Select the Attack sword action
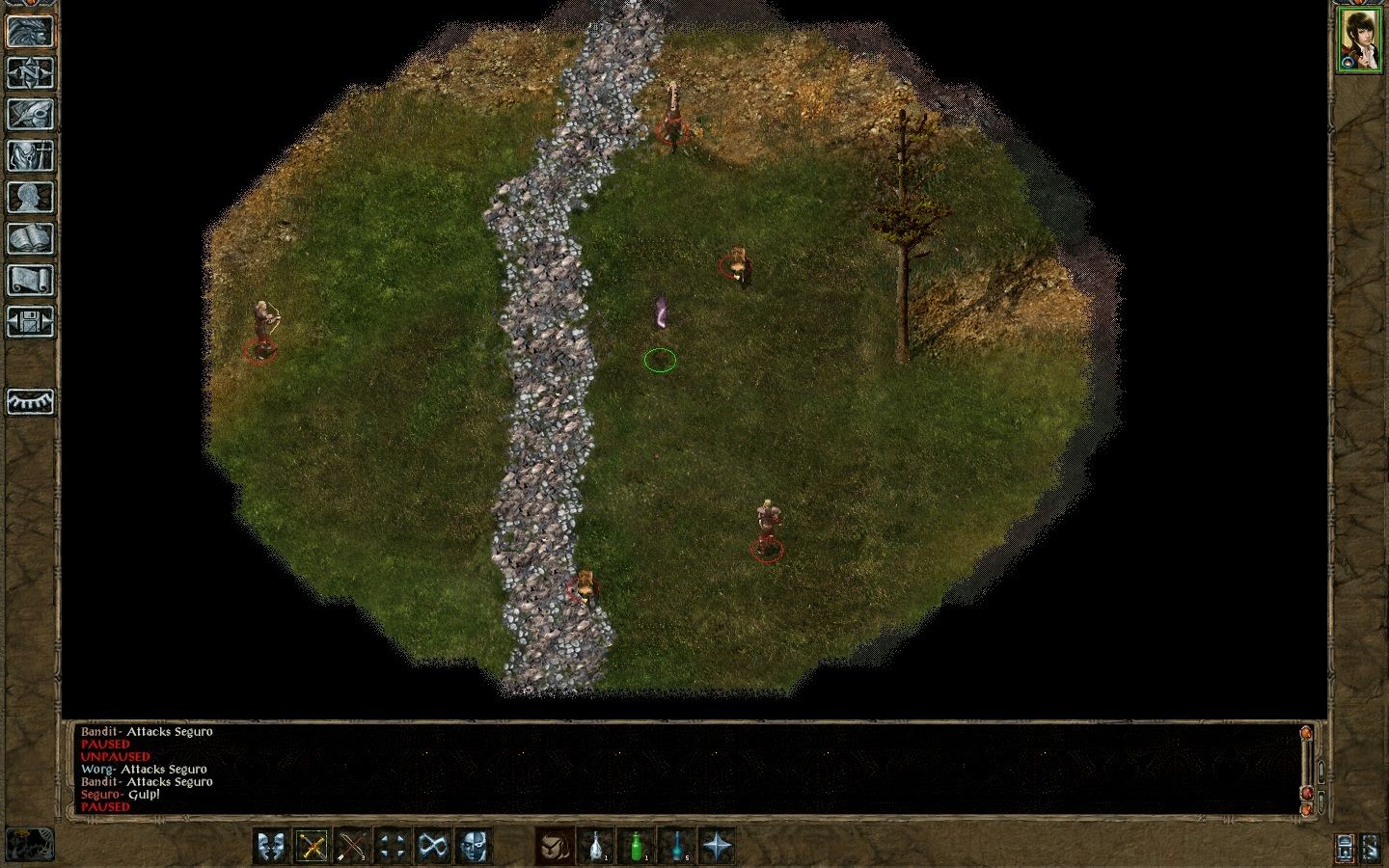 (x=313, y=847)
